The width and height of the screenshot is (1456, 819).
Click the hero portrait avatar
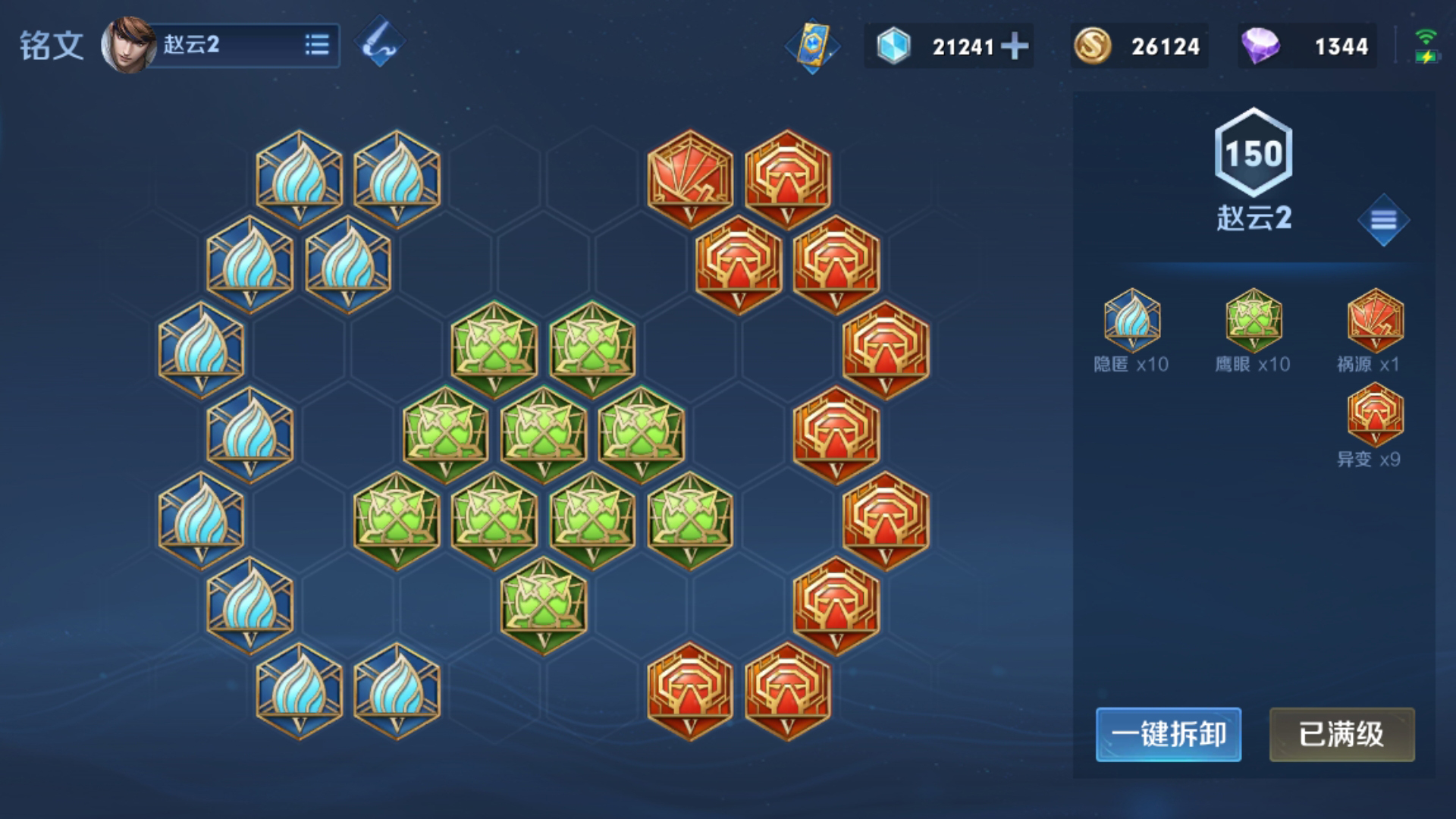127,45
